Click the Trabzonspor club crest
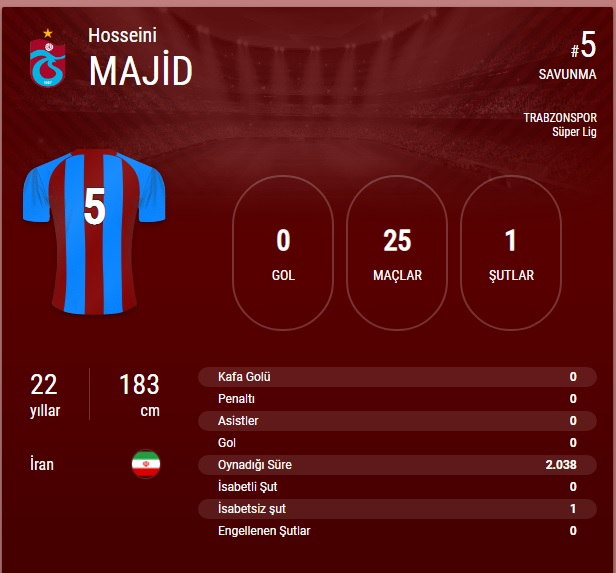 (x=46, y=59)
